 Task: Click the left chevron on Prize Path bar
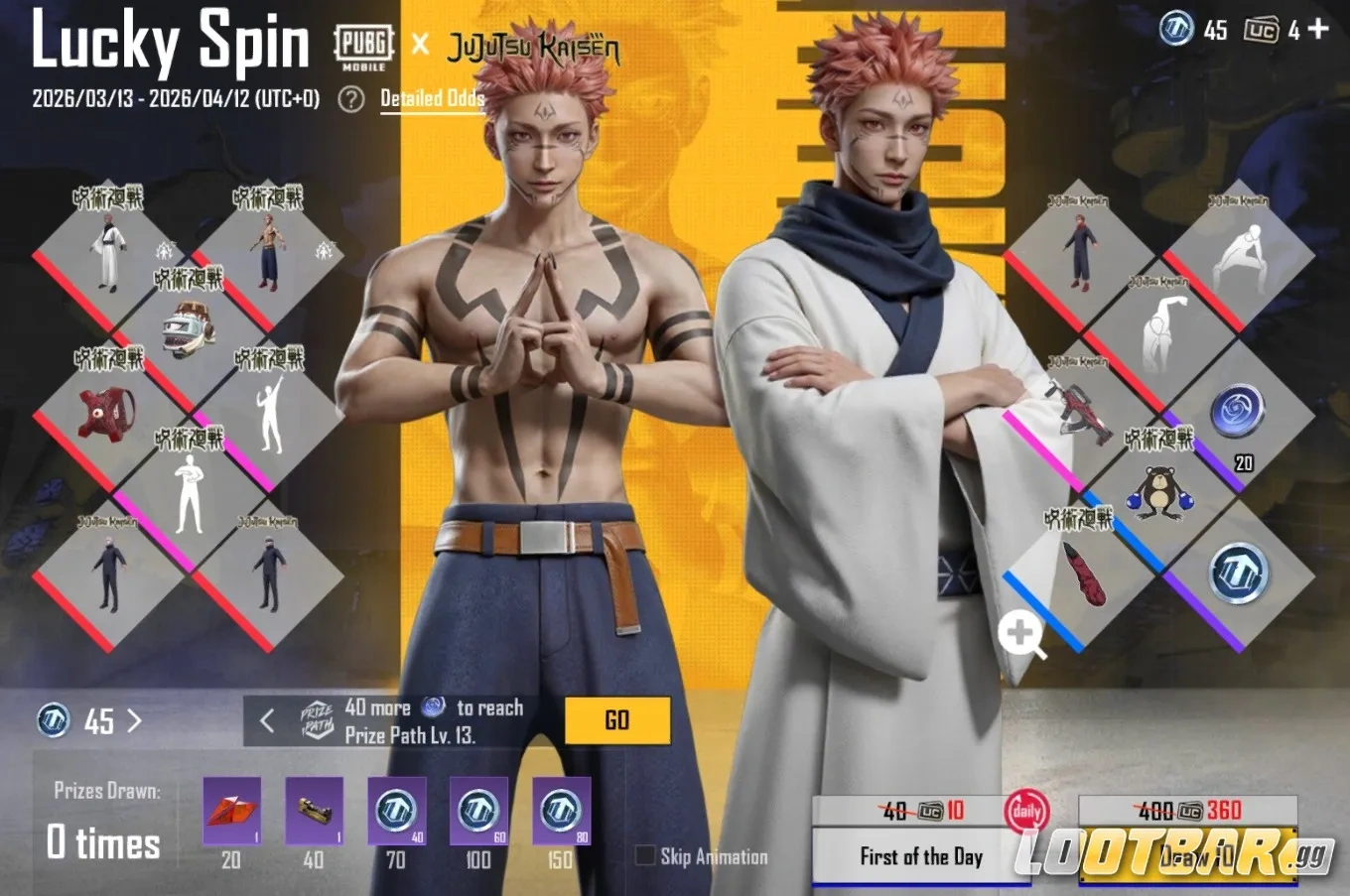[266, 719]
